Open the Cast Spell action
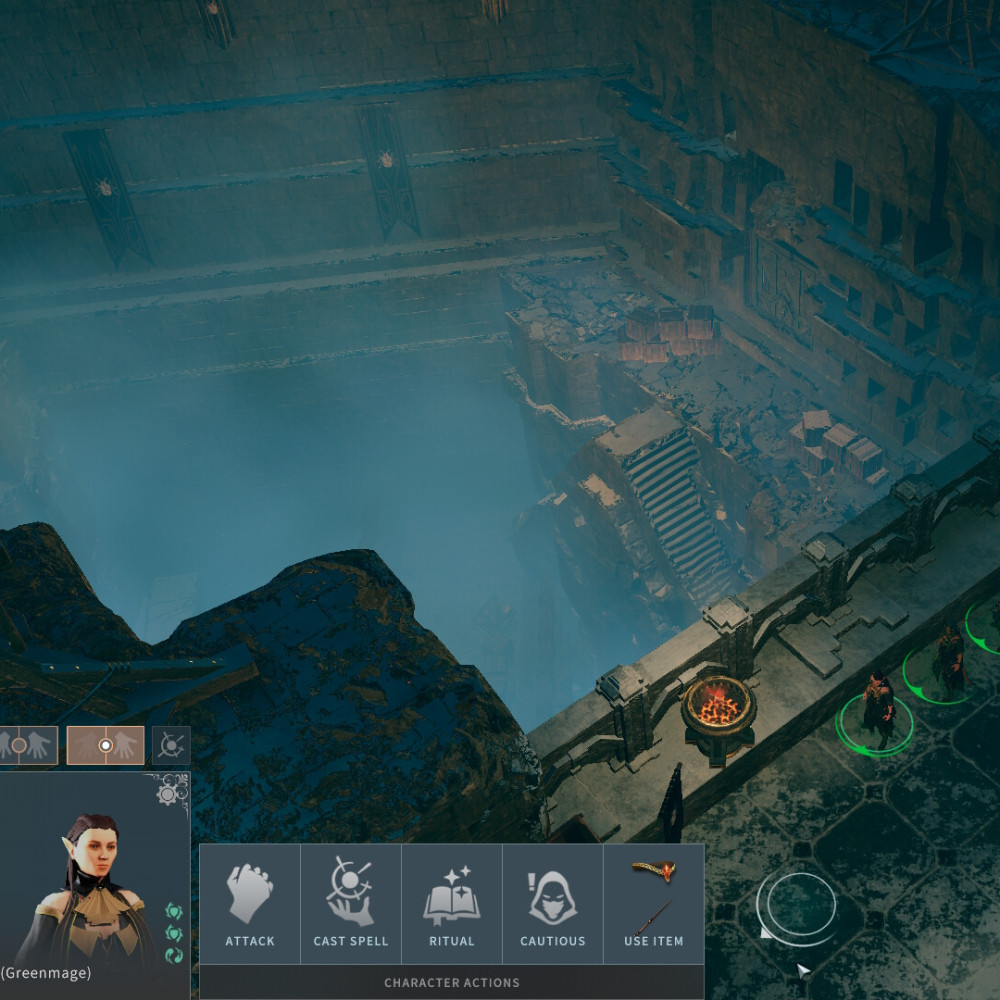Image resolution: width=1000 pixels, height=1000 pixels. [351, 905]
